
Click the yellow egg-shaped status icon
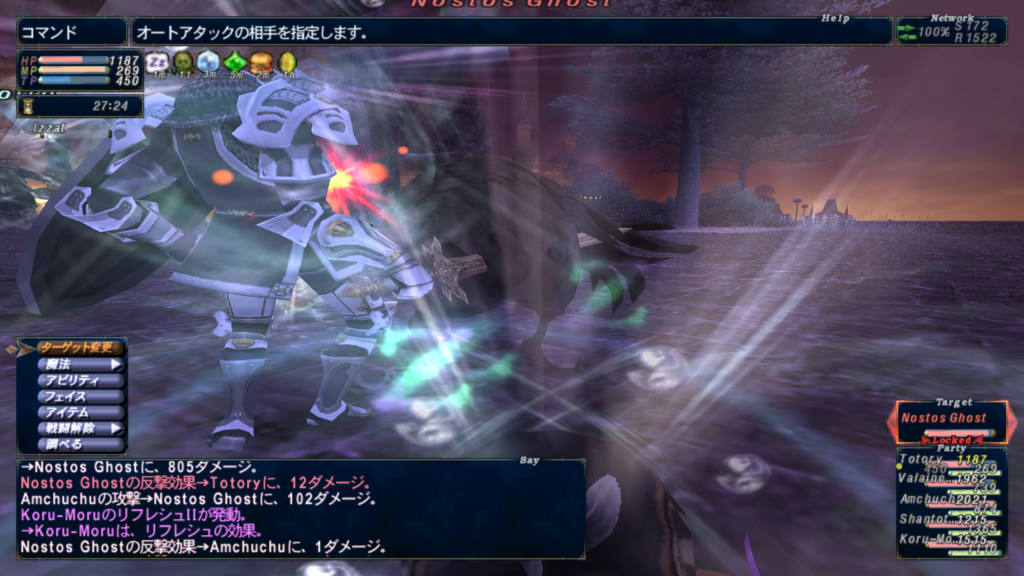(x=287, y=62)
